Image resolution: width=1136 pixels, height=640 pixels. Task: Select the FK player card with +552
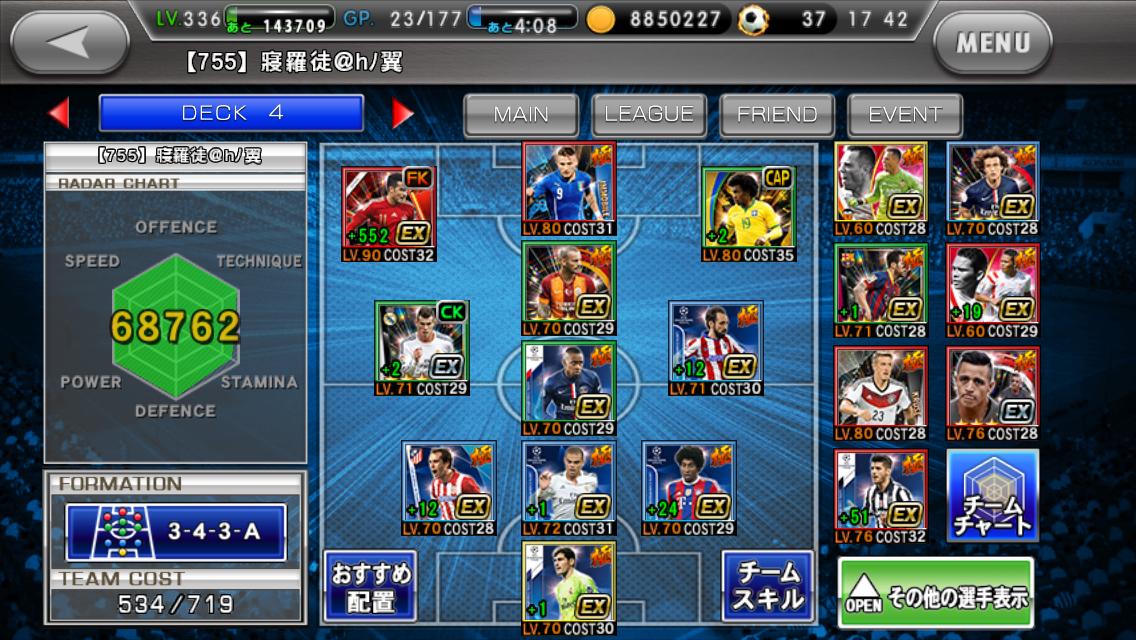click(x=388, y=209)
